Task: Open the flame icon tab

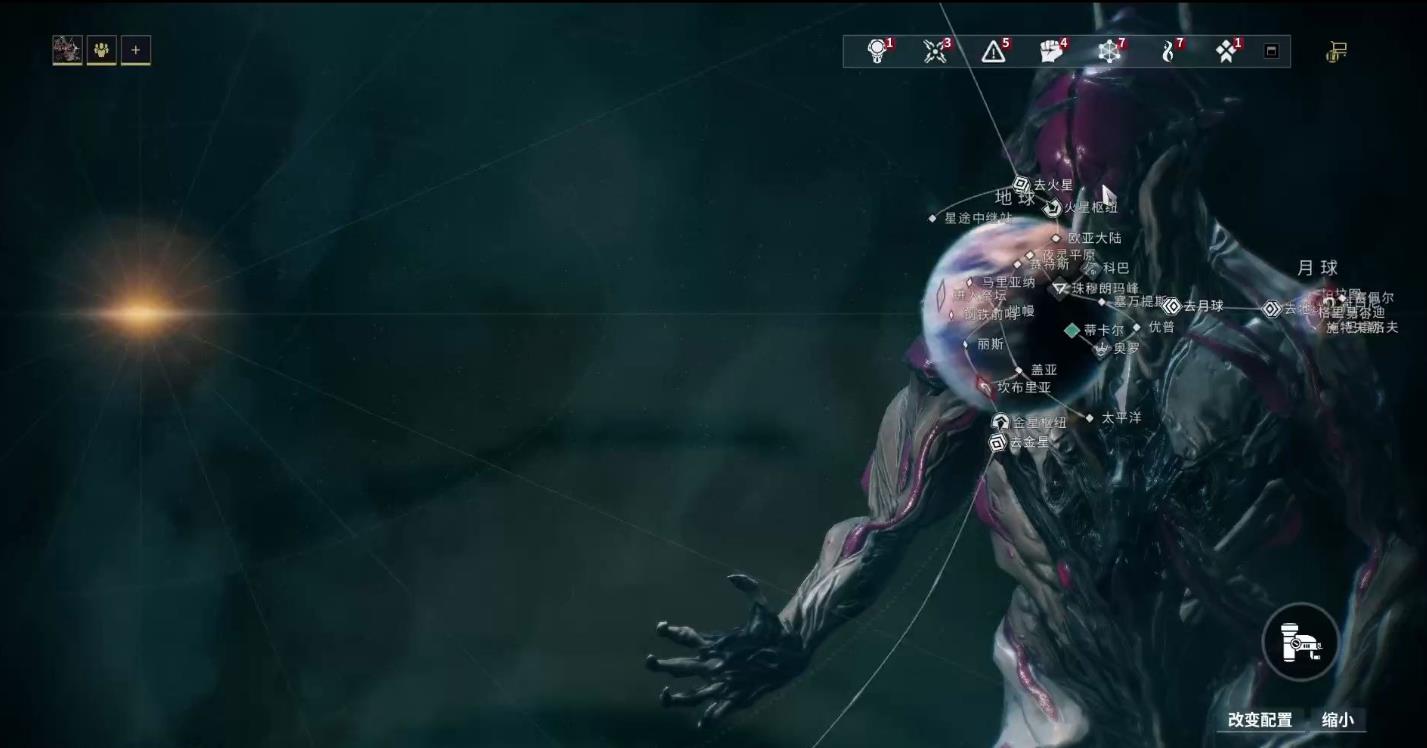Action: [x=1168, y=52]
